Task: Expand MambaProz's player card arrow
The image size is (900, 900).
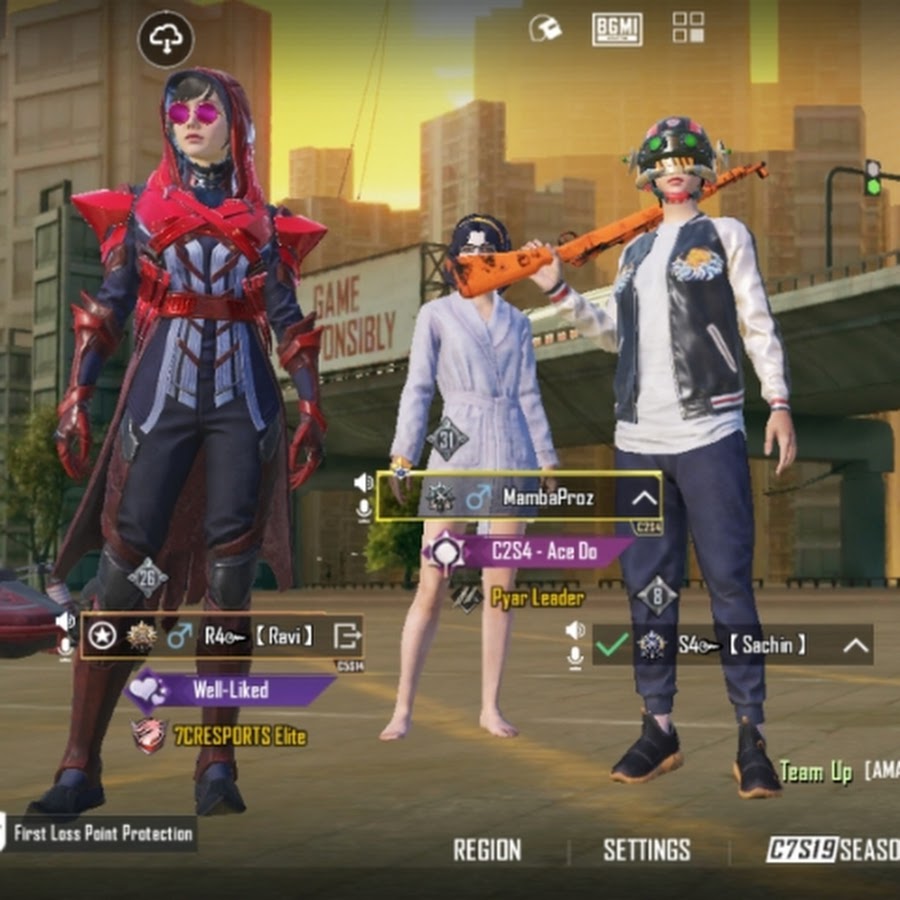Action: (x=644, y=497)
